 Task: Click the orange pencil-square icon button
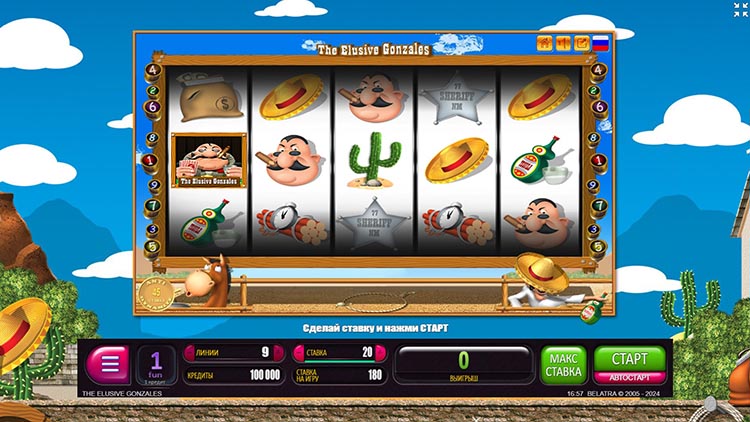tap(581, 43)
